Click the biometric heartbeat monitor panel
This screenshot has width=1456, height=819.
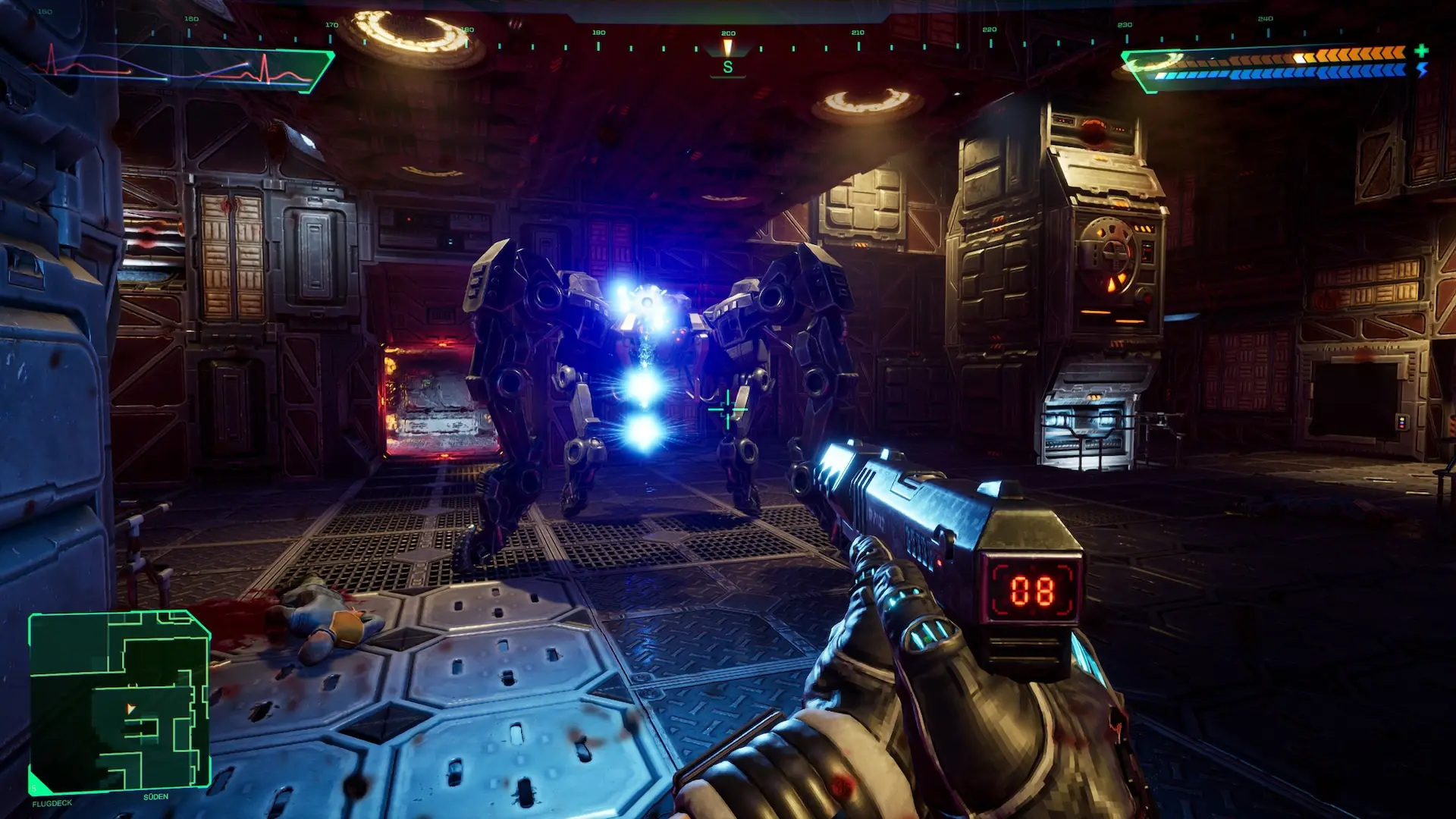coord(182,69)
